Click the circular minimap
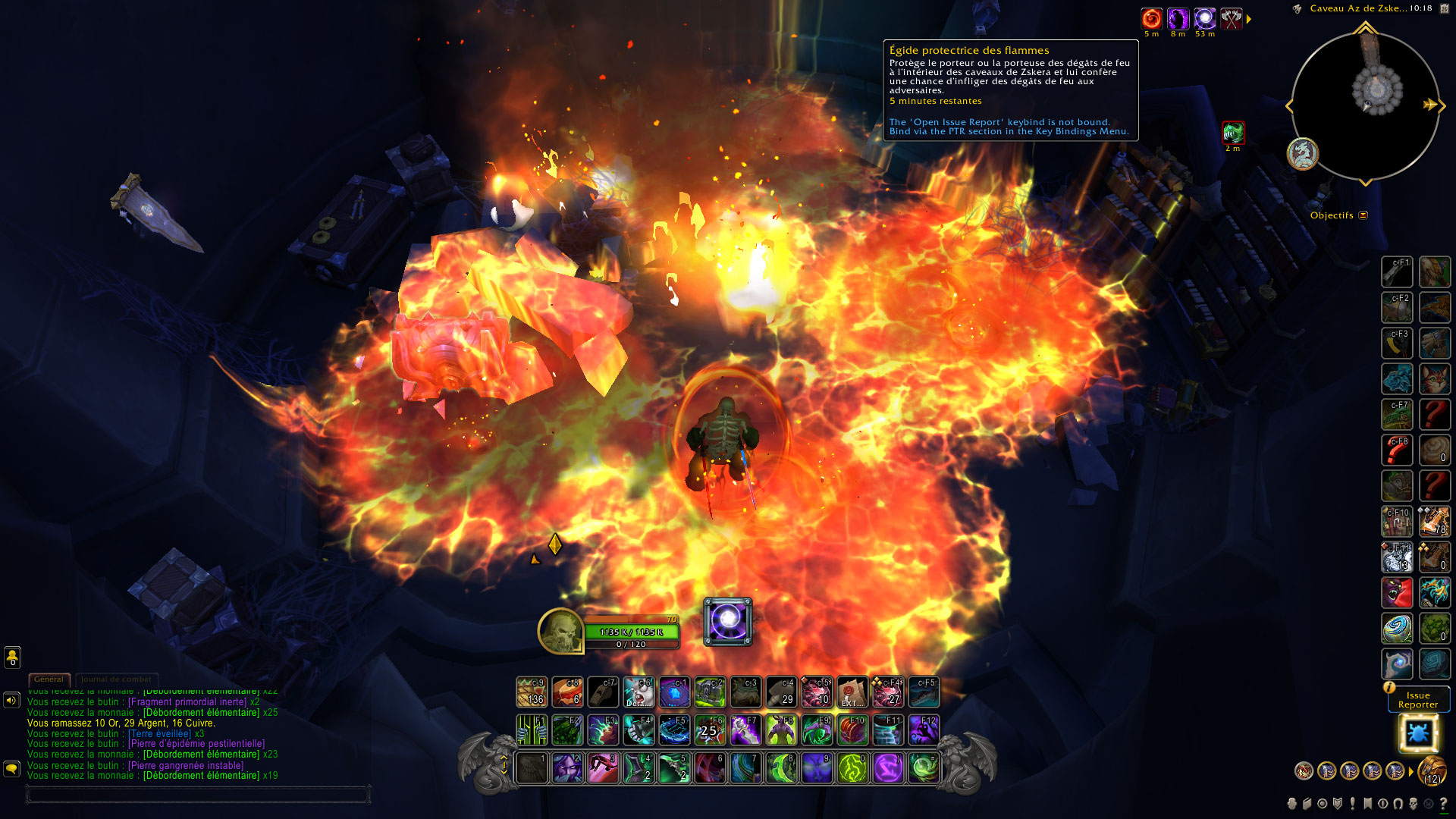The height and width of the screenshot is (819, 1456). [1365, 105]
